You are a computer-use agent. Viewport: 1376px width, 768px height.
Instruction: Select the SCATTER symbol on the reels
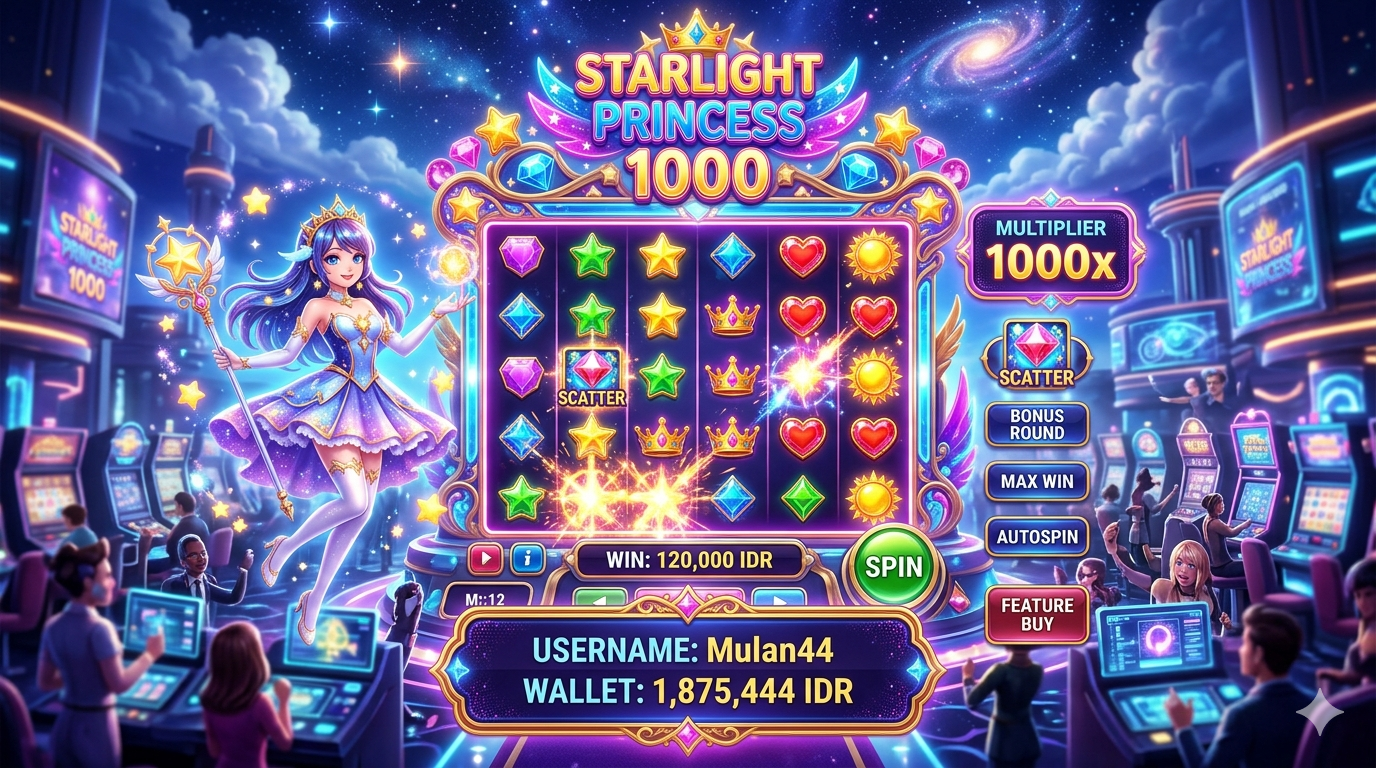(x=592, y=377)
